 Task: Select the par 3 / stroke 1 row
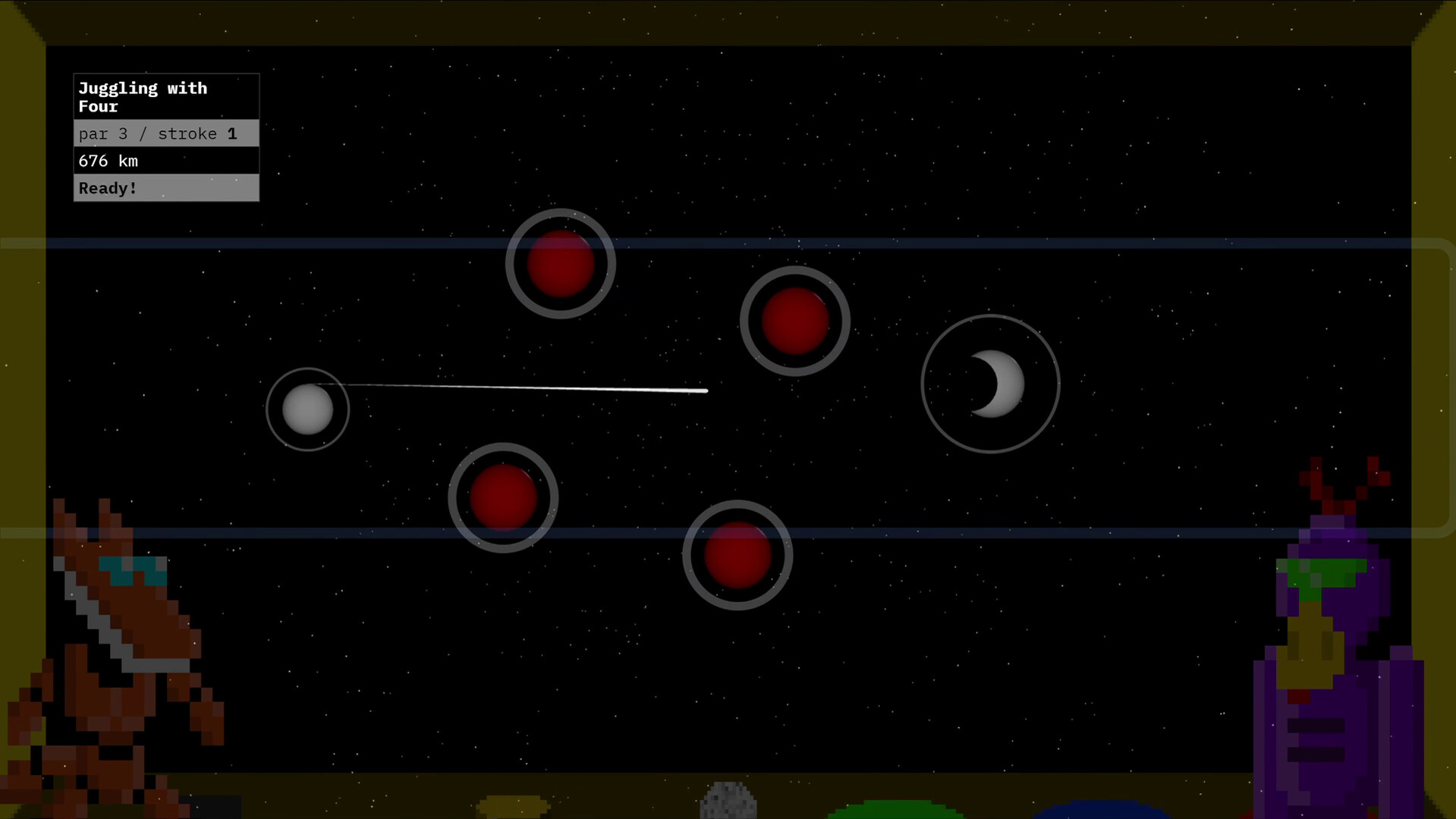click(157, 133)
